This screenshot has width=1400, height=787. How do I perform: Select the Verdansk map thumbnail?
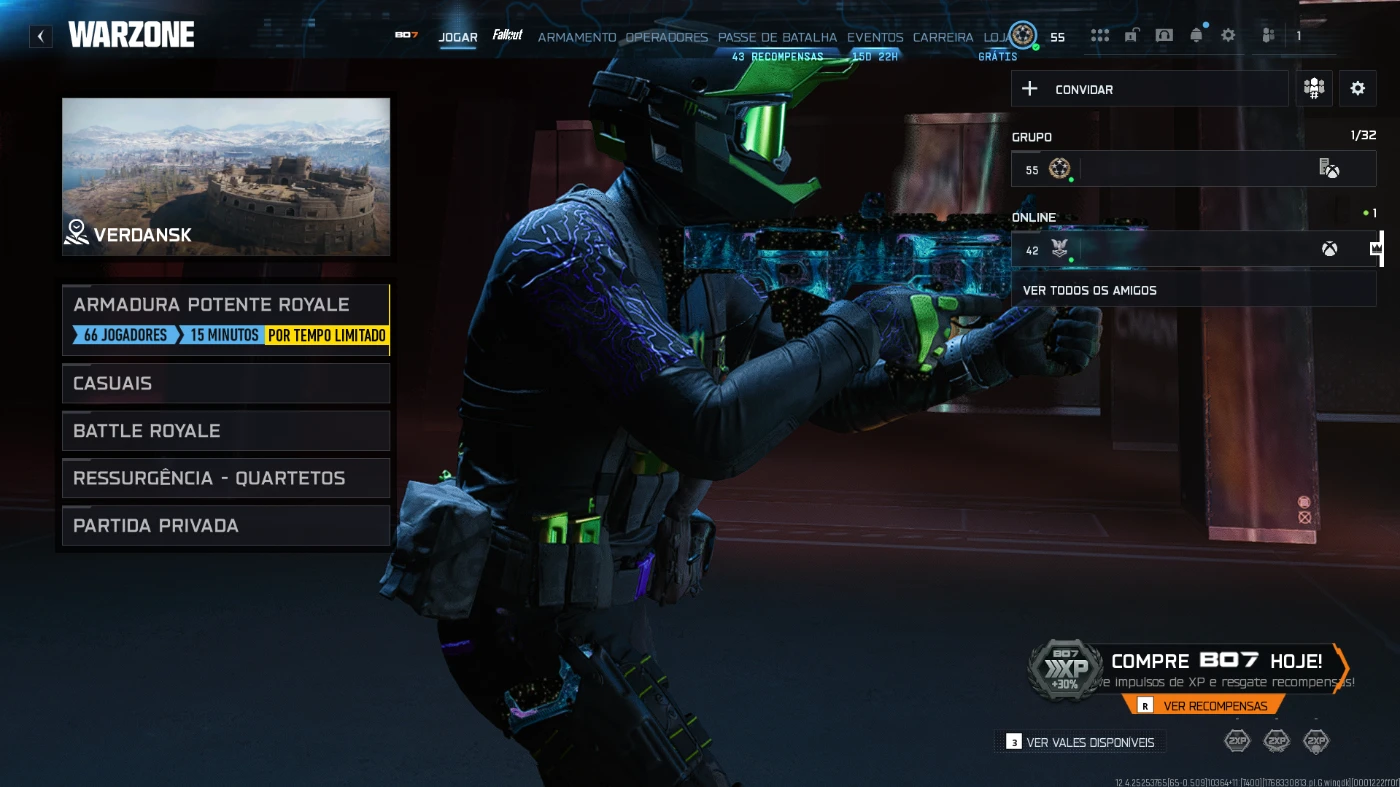(226, 176)
